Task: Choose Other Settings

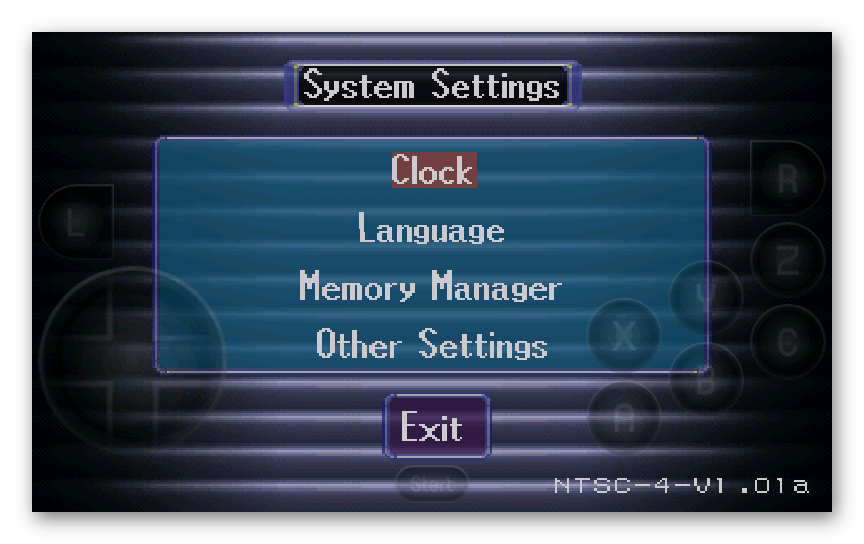Action: click(x=431, y=344)
